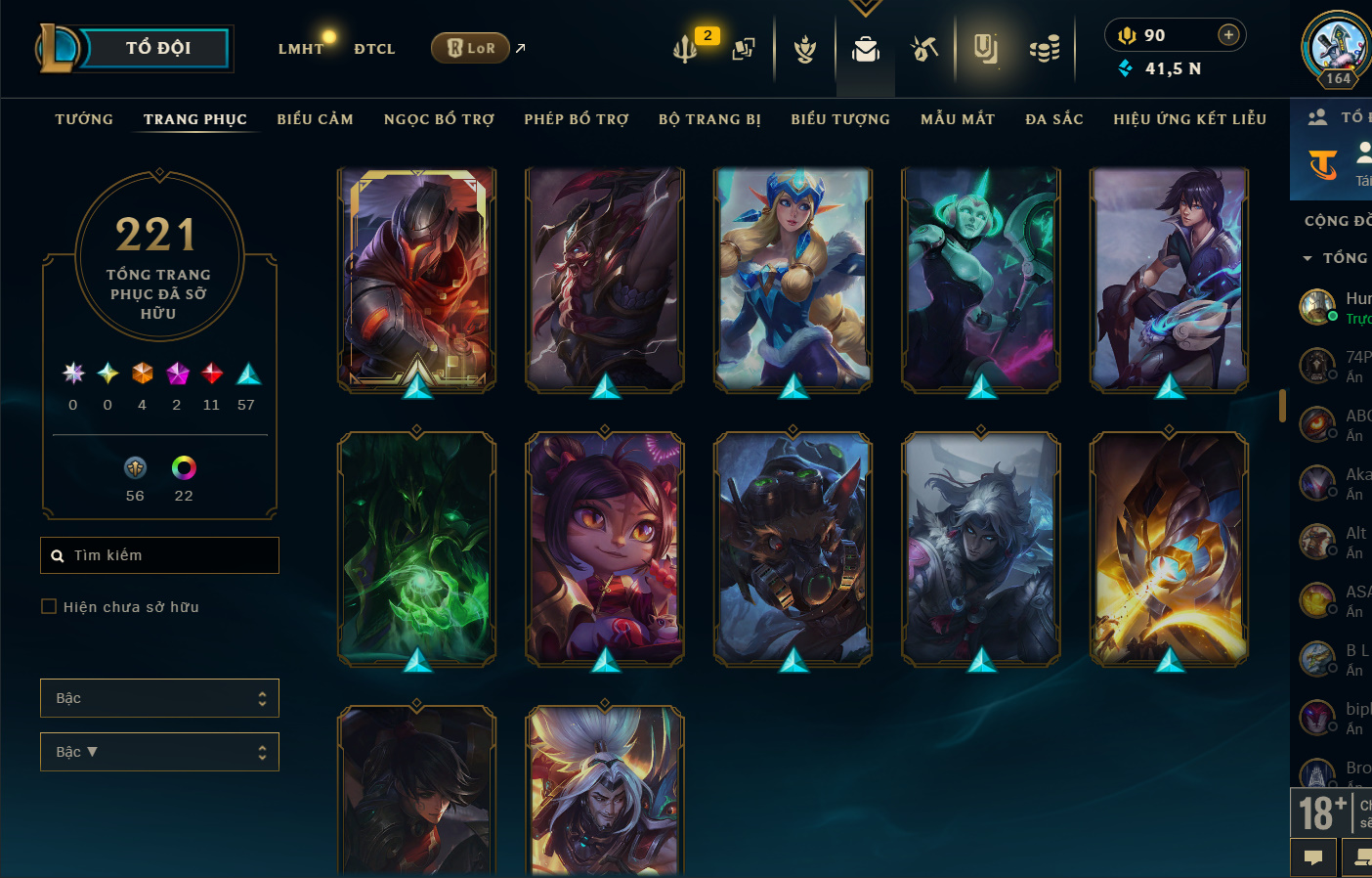Choose the green glowing tree spirit skin
The width and height of the screenshot is (1372, 878).
click(417, 549)
